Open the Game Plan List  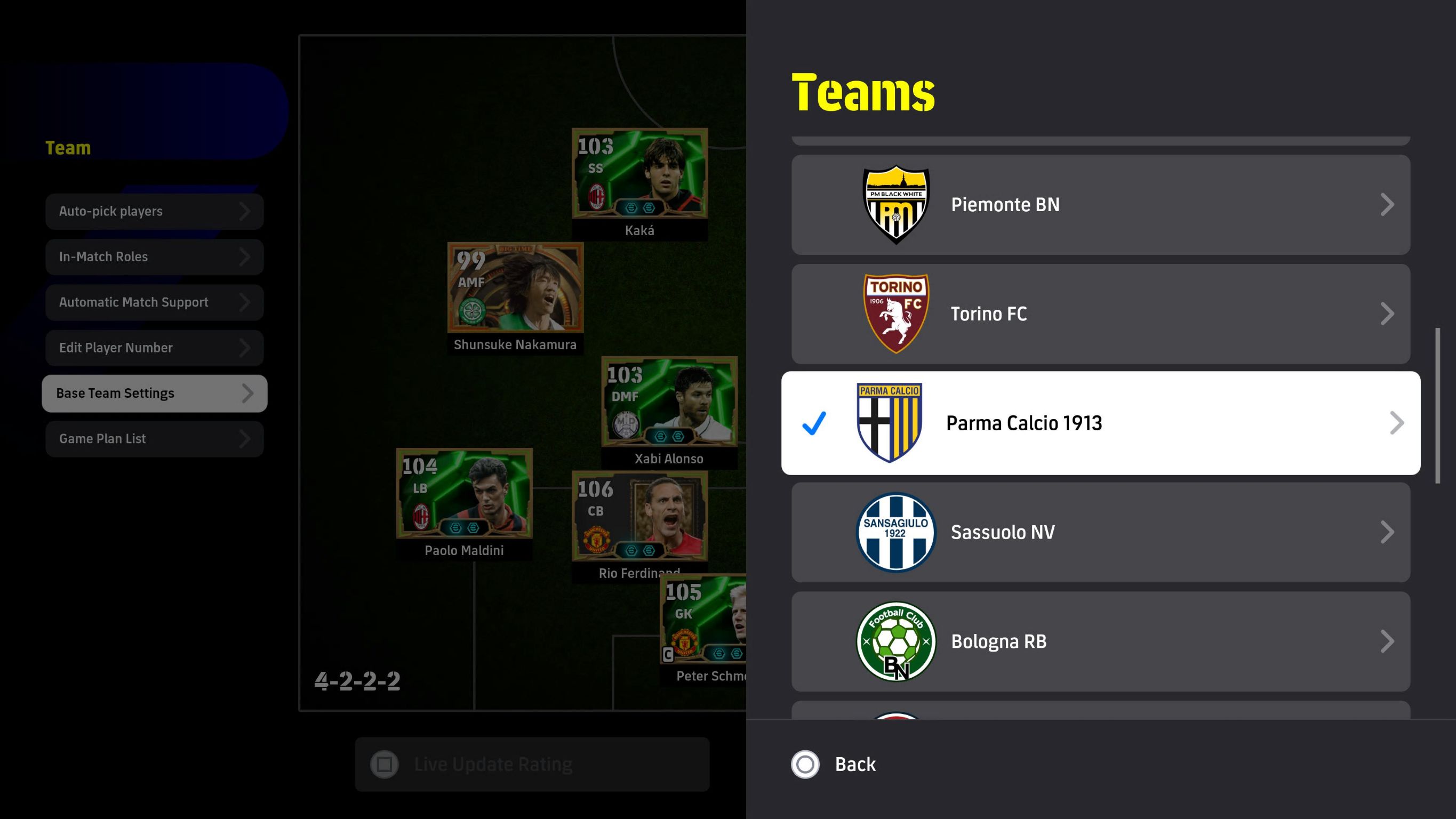[154, 439]
